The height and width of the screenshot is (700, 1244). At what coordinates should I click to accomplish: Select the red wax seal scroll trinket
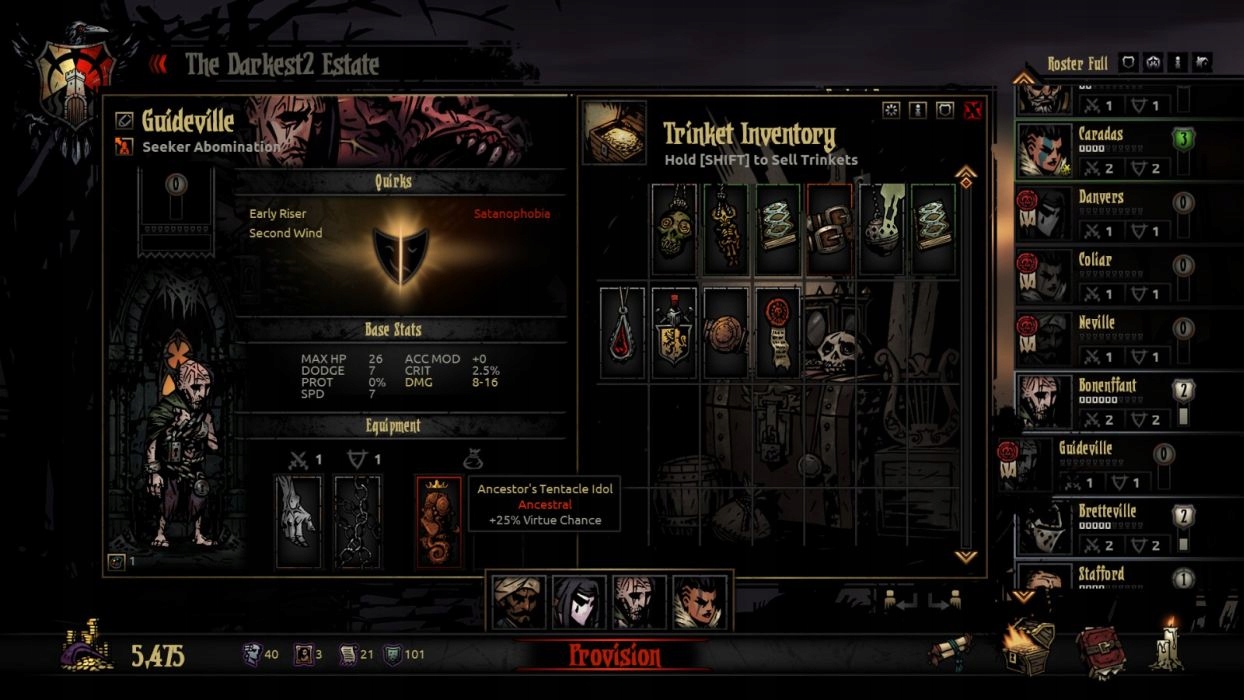pyautogui.click(x=778, y=334)
